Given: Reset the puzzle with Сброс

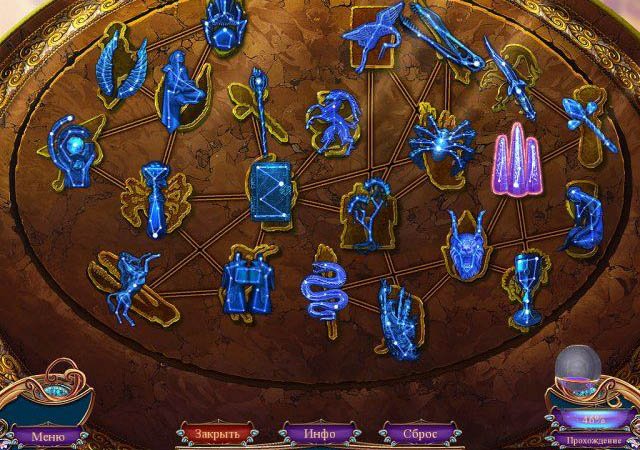Looking at the screenshot, I should 419,435.
